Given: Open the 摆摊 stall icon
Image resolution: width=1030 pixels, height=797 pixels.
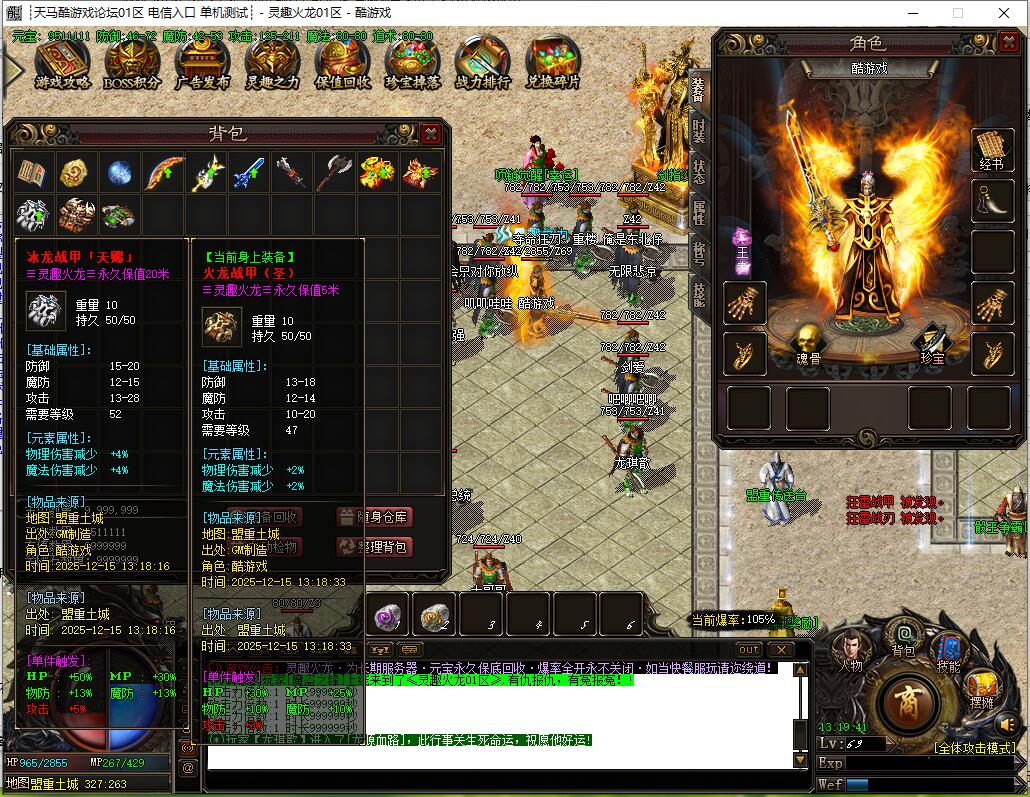Looking at the screenshot, I should [x=983, y=688].
